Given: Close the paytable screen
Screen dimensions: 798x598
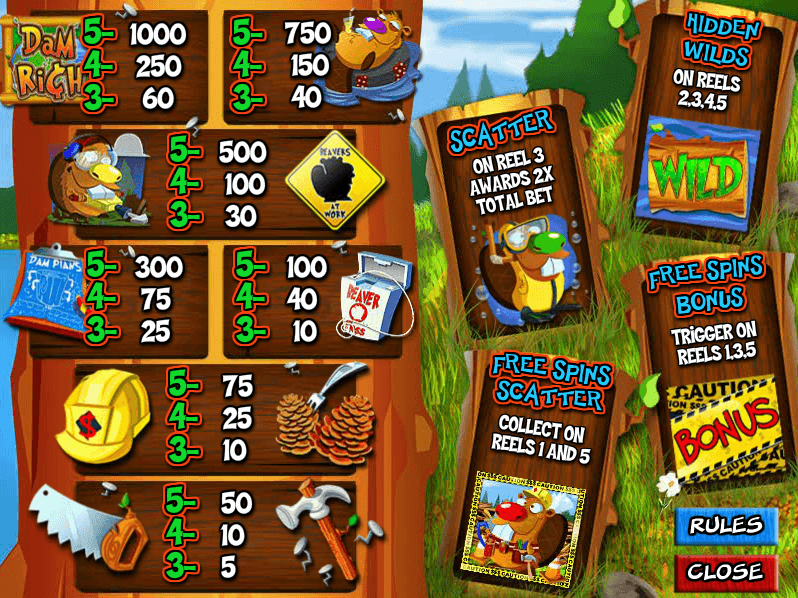Looking at the screenshot, I should 726,571.
